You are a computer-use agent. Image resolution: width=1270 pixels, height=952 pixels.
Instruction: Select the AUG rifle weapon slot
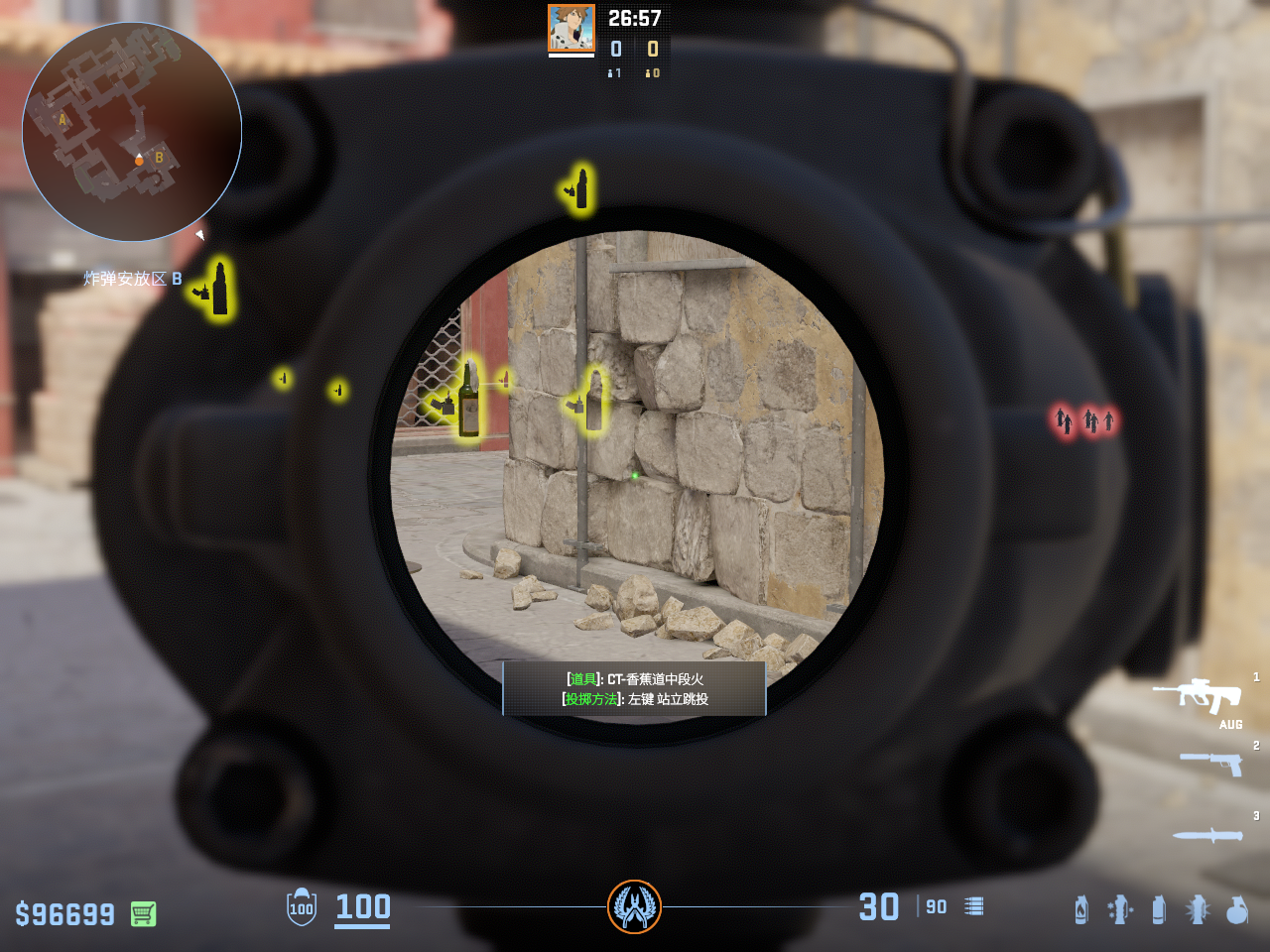tap(1199, 696)
